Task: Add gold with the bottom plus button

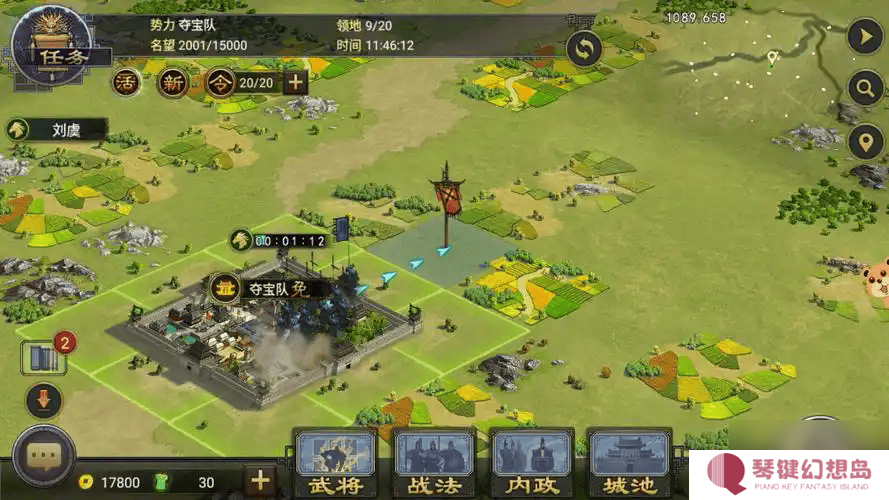Action: click(x=260, y=480)
